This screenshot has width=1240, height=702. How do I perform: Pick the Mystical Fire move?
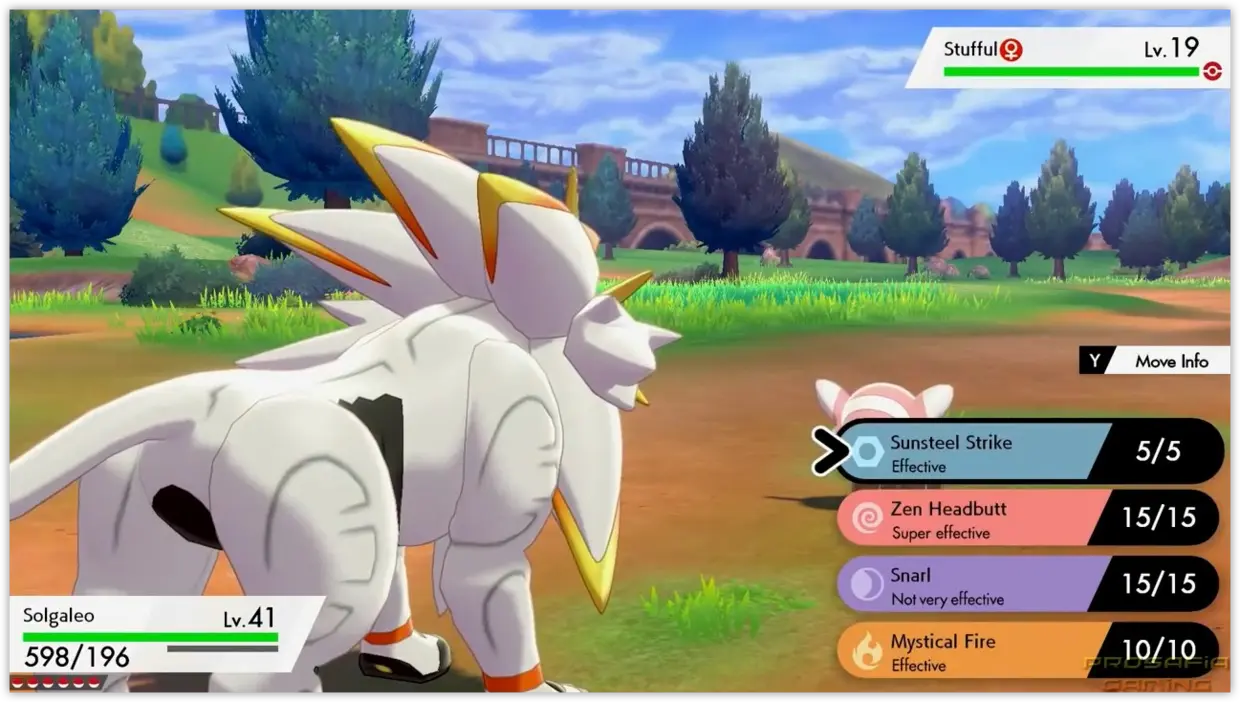[1000, 651]
